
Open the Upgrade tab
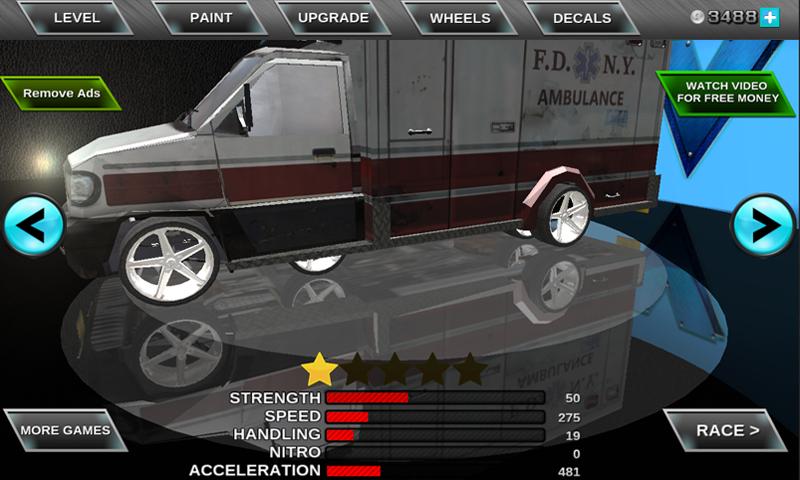[x=334, y=18]
